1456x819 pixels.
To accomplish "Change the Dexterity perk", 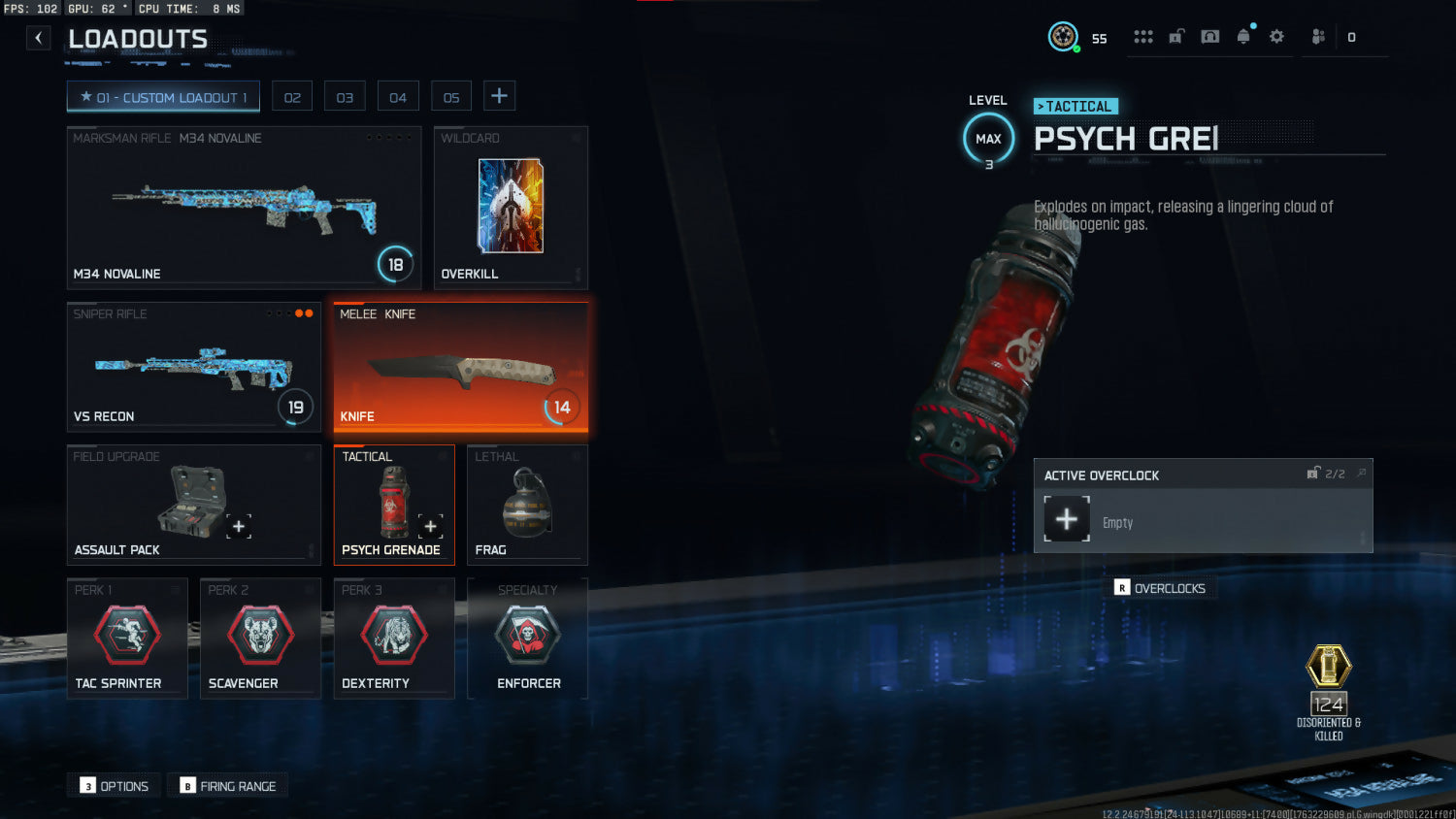I will 394,638.
